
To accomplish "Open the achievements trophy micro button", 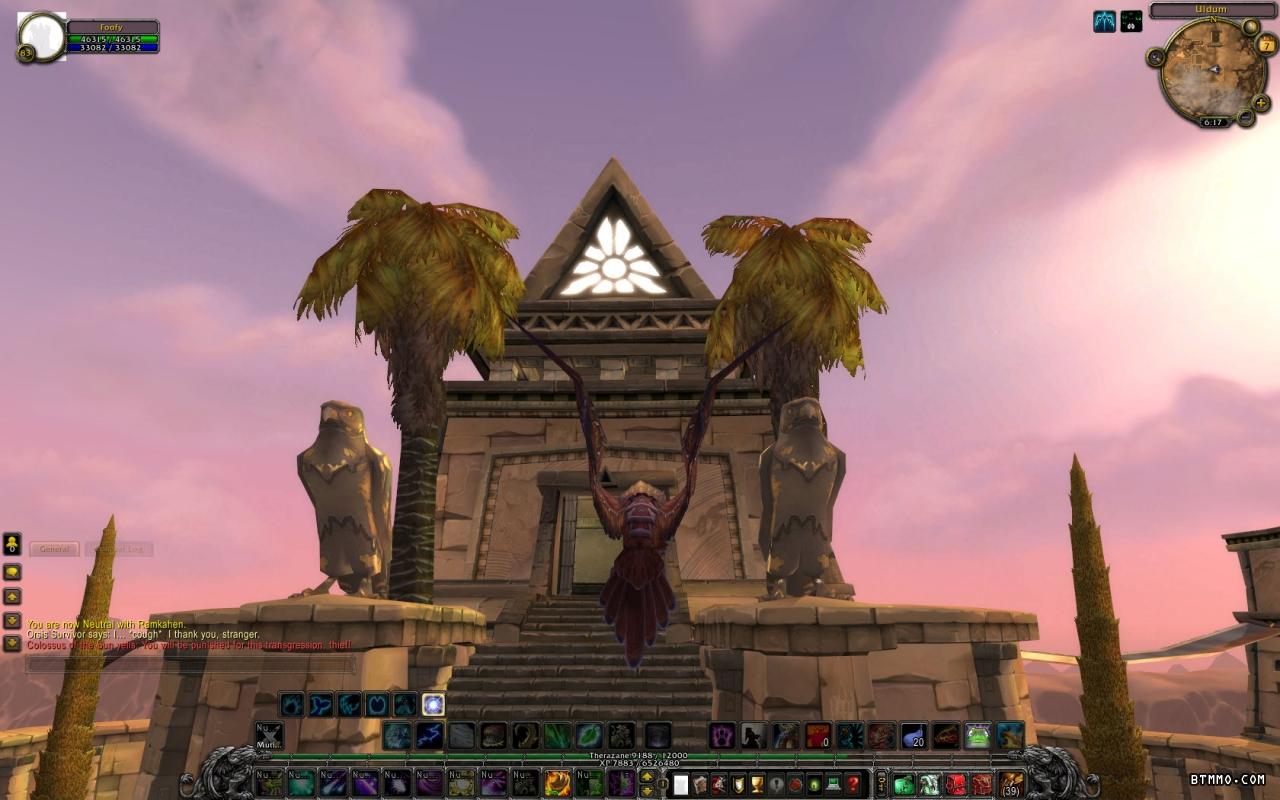I will (x=757, y=784).
